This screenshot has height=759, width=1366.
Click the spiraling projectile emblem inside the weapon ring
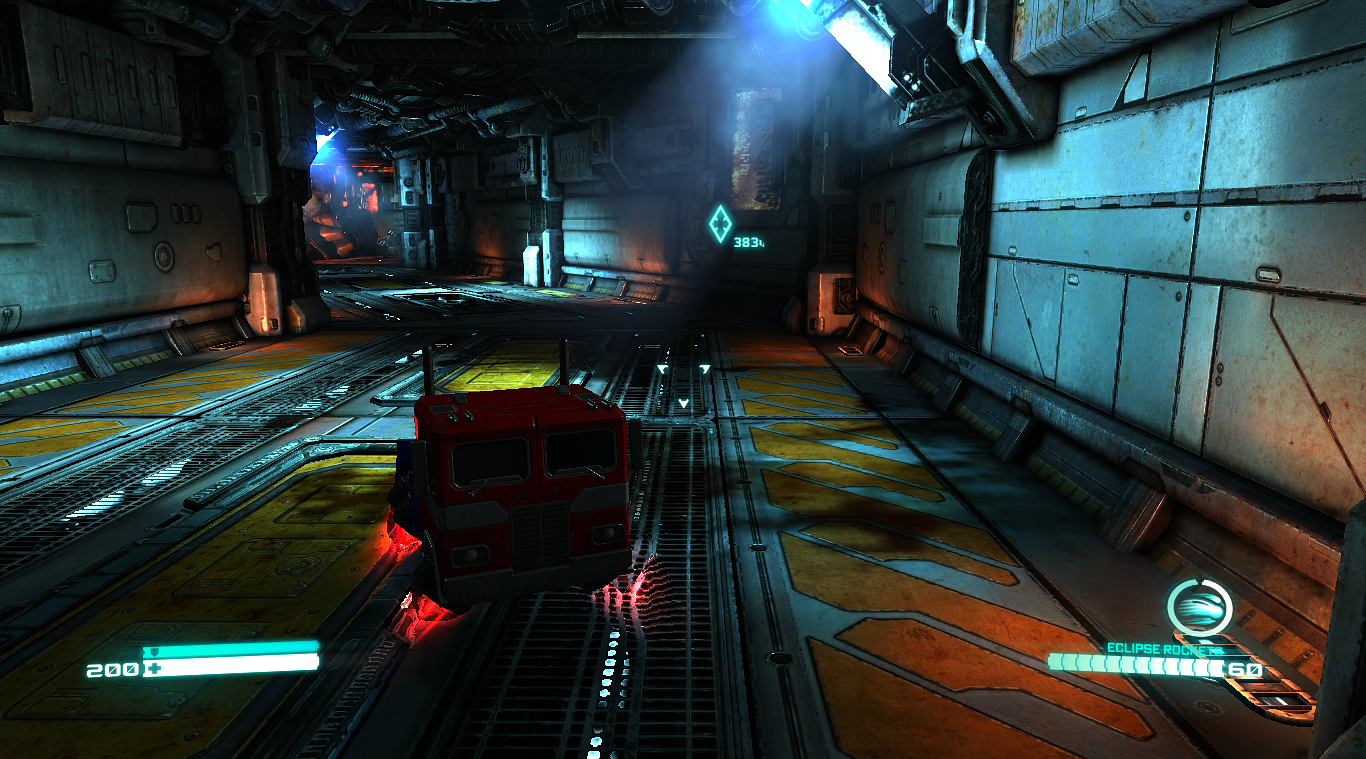(x=1200, y=606)
